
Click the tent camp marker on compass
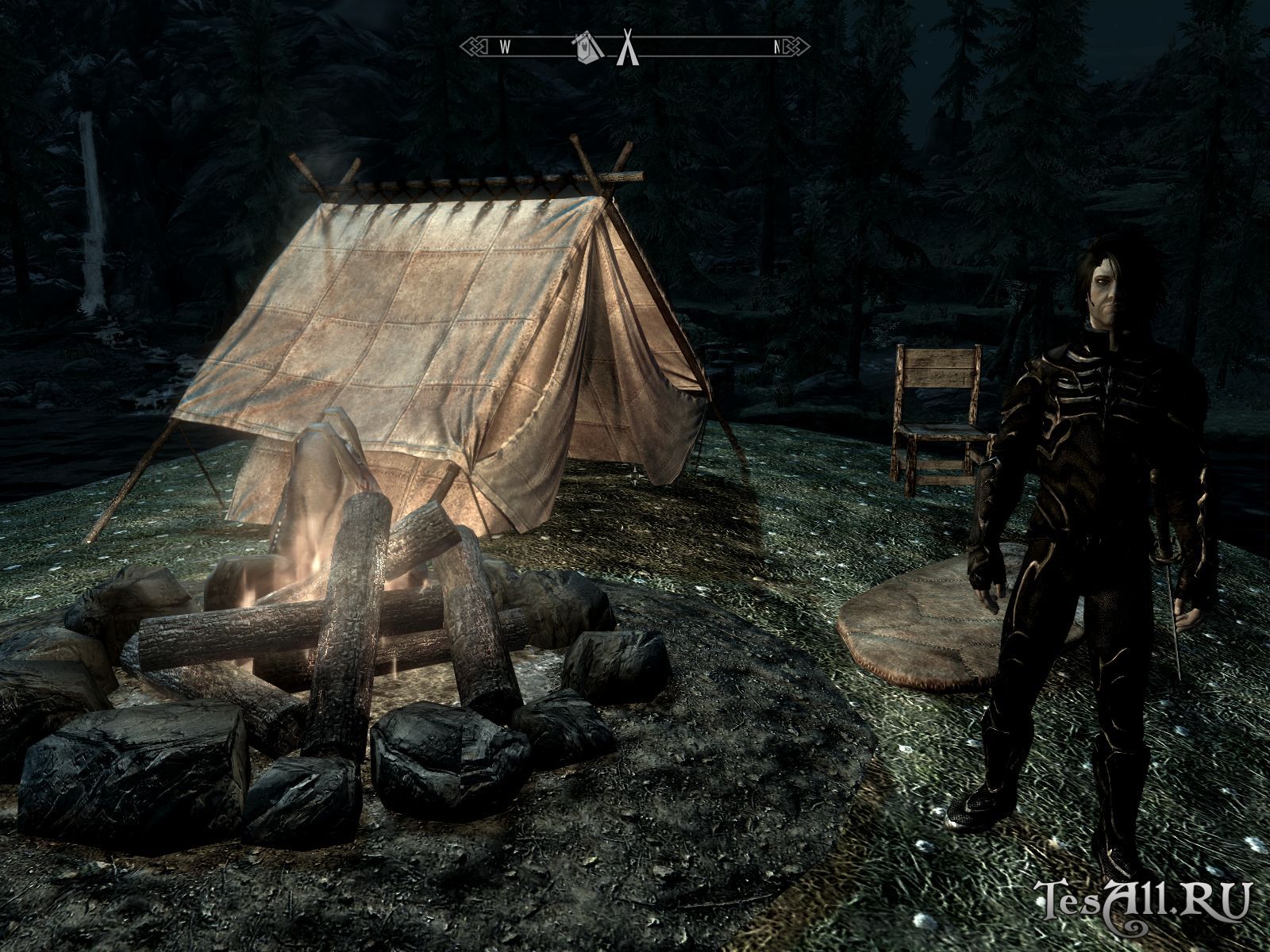coord(628,48)
